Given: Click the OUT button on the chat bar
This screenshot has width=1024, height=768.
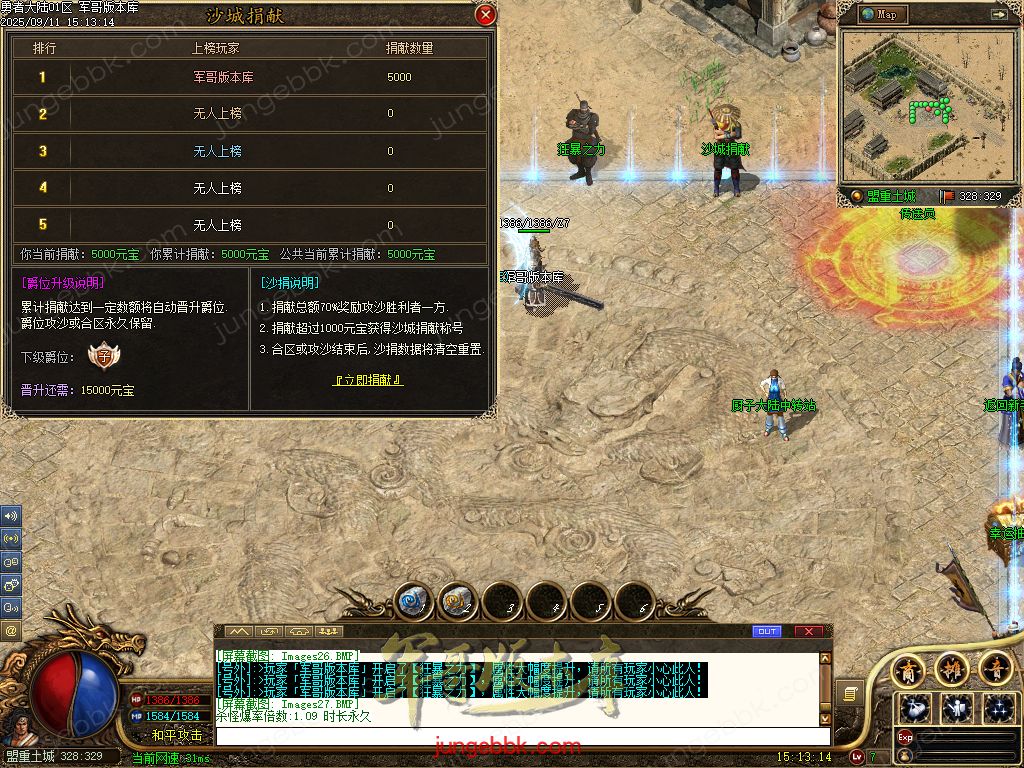Looking at the screenshot, I should [767, 632].
